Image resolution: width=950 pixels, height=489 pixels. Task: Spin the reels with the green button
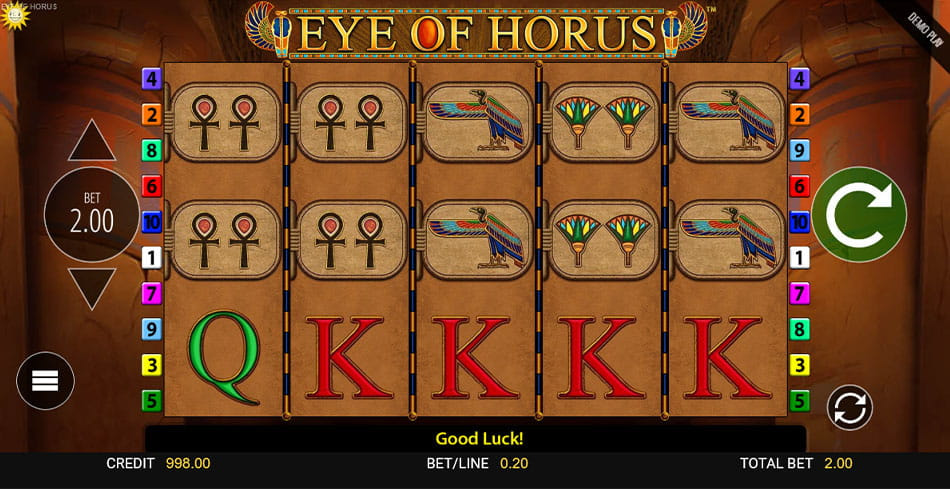[858, 214]
